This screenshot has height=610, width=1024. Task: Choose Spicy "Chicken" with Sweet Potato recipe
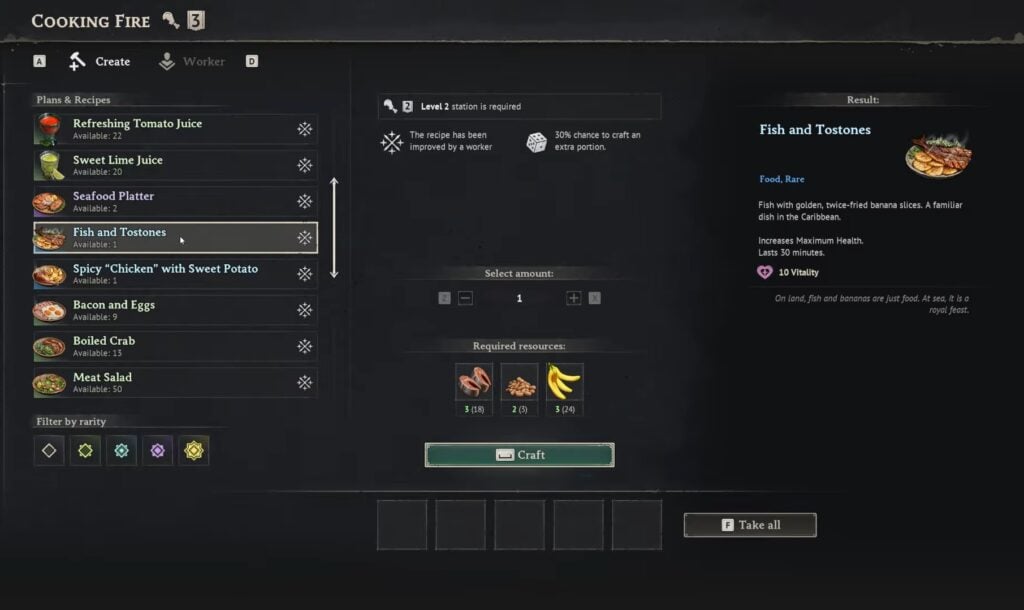click(x=175, y=274)
